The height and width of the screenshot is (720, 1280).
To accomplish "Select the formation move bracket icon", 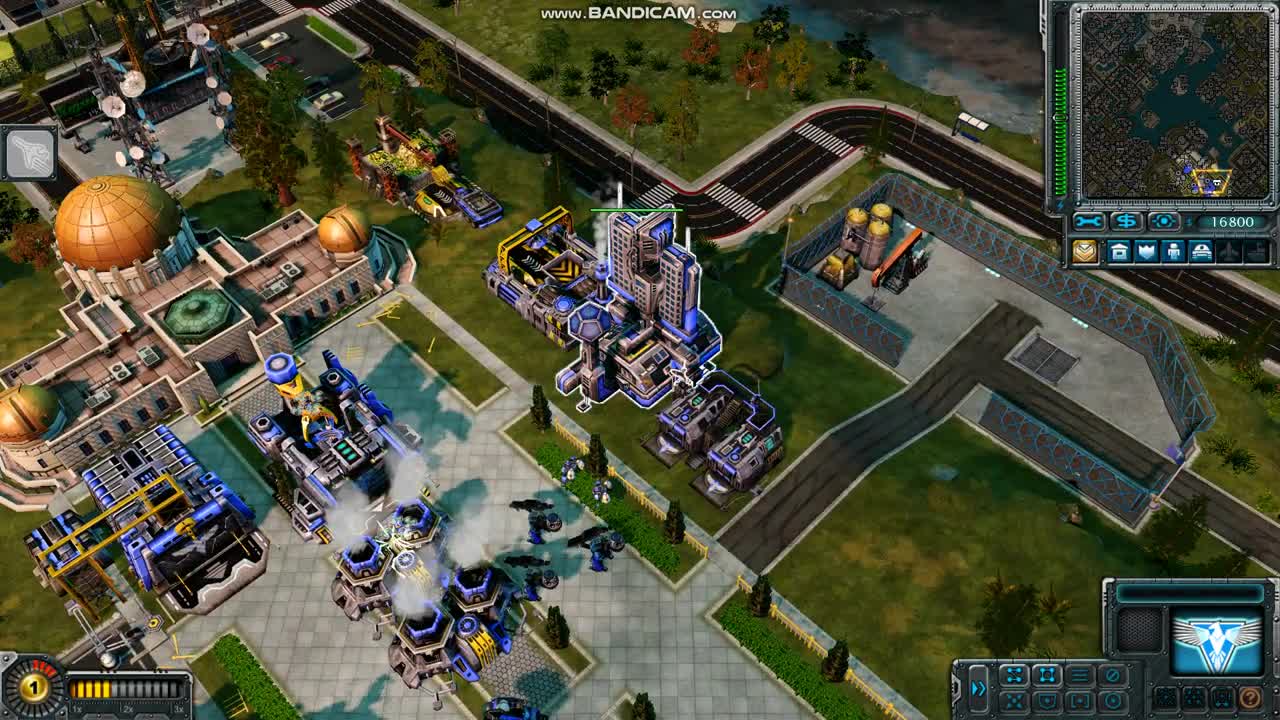I will click(x=1047, y=673).
